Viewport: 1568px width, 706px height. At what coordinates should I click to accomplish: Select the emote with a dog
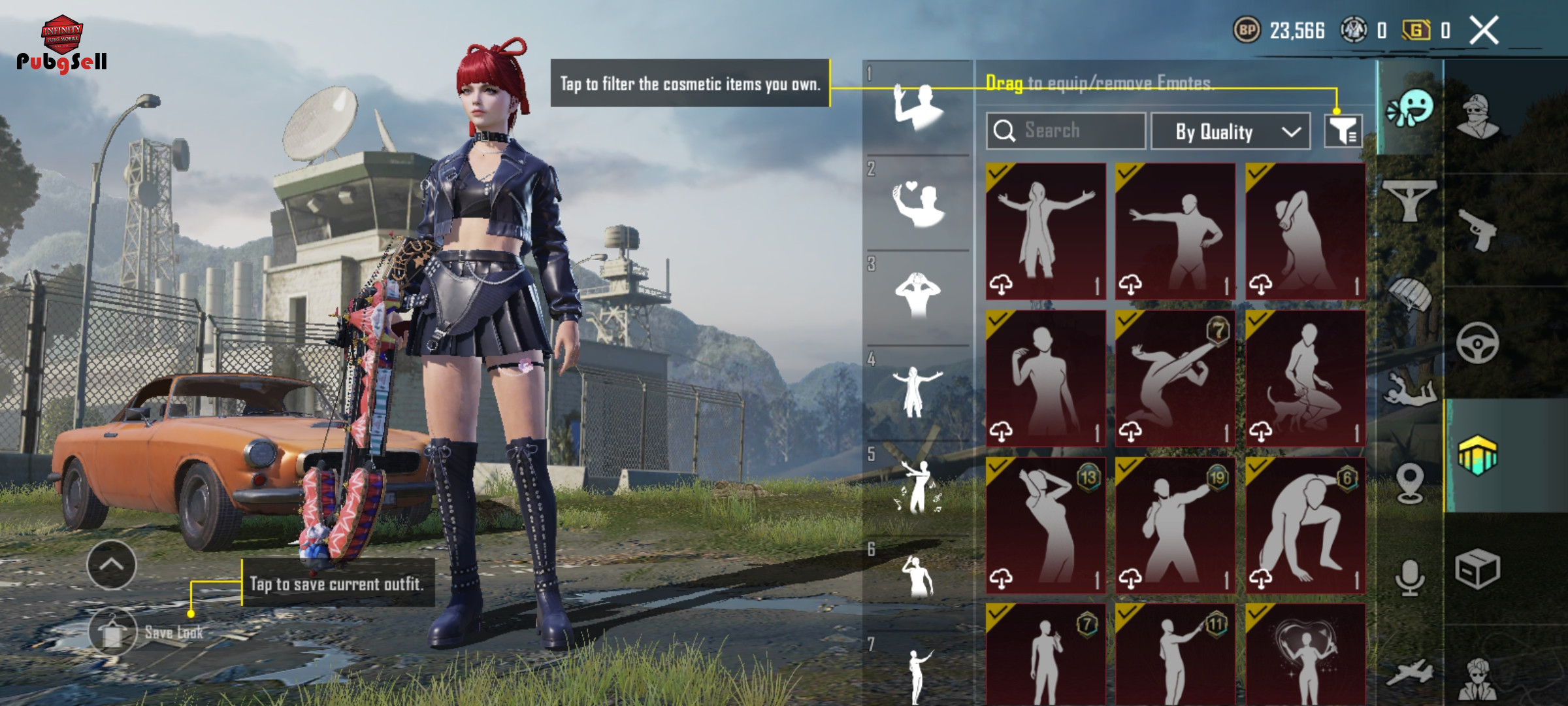click(1305, 379)
